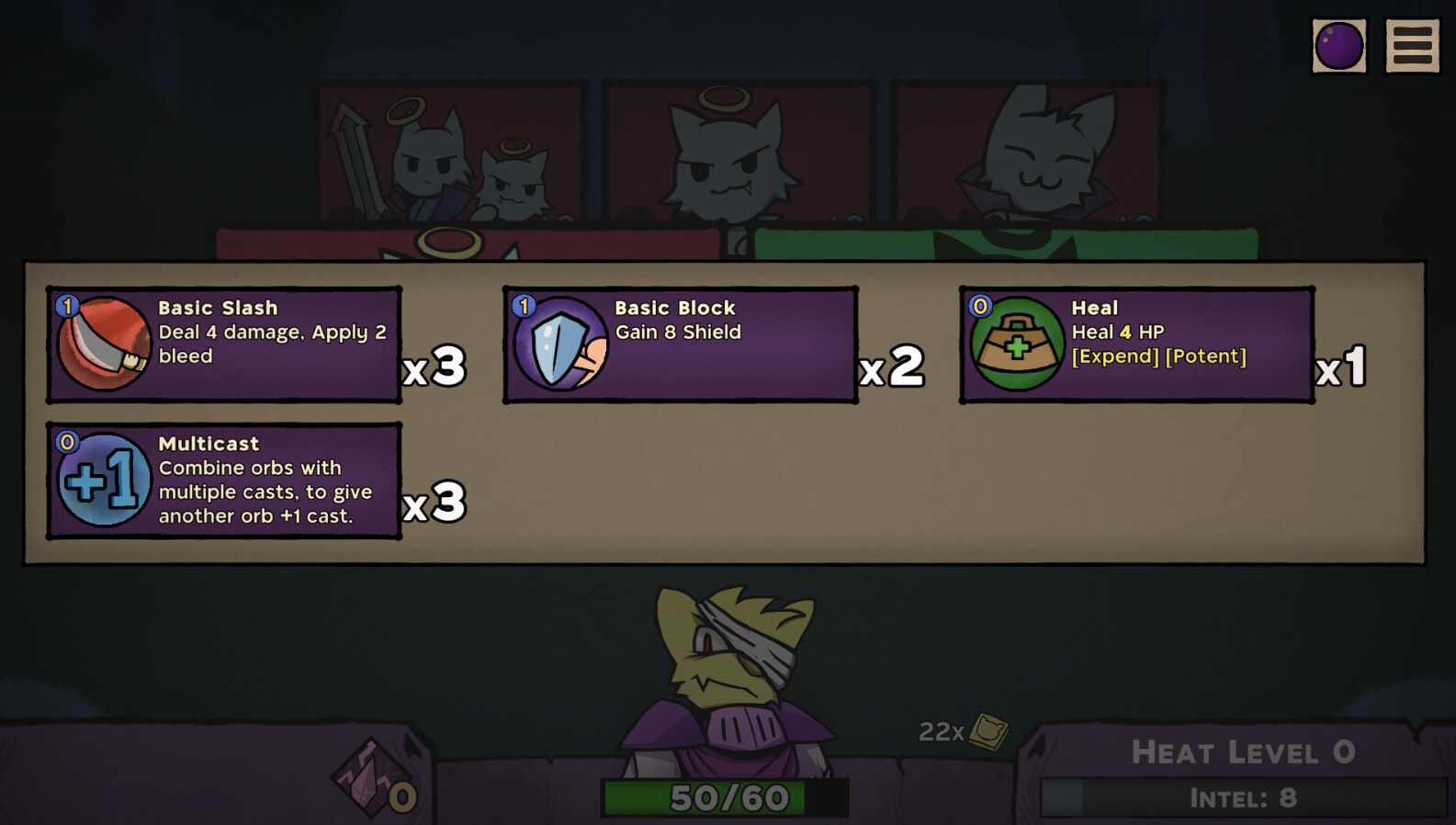Click the 22x scroll item icon
Screen dimensions: 1456x825
click(988, 731)
